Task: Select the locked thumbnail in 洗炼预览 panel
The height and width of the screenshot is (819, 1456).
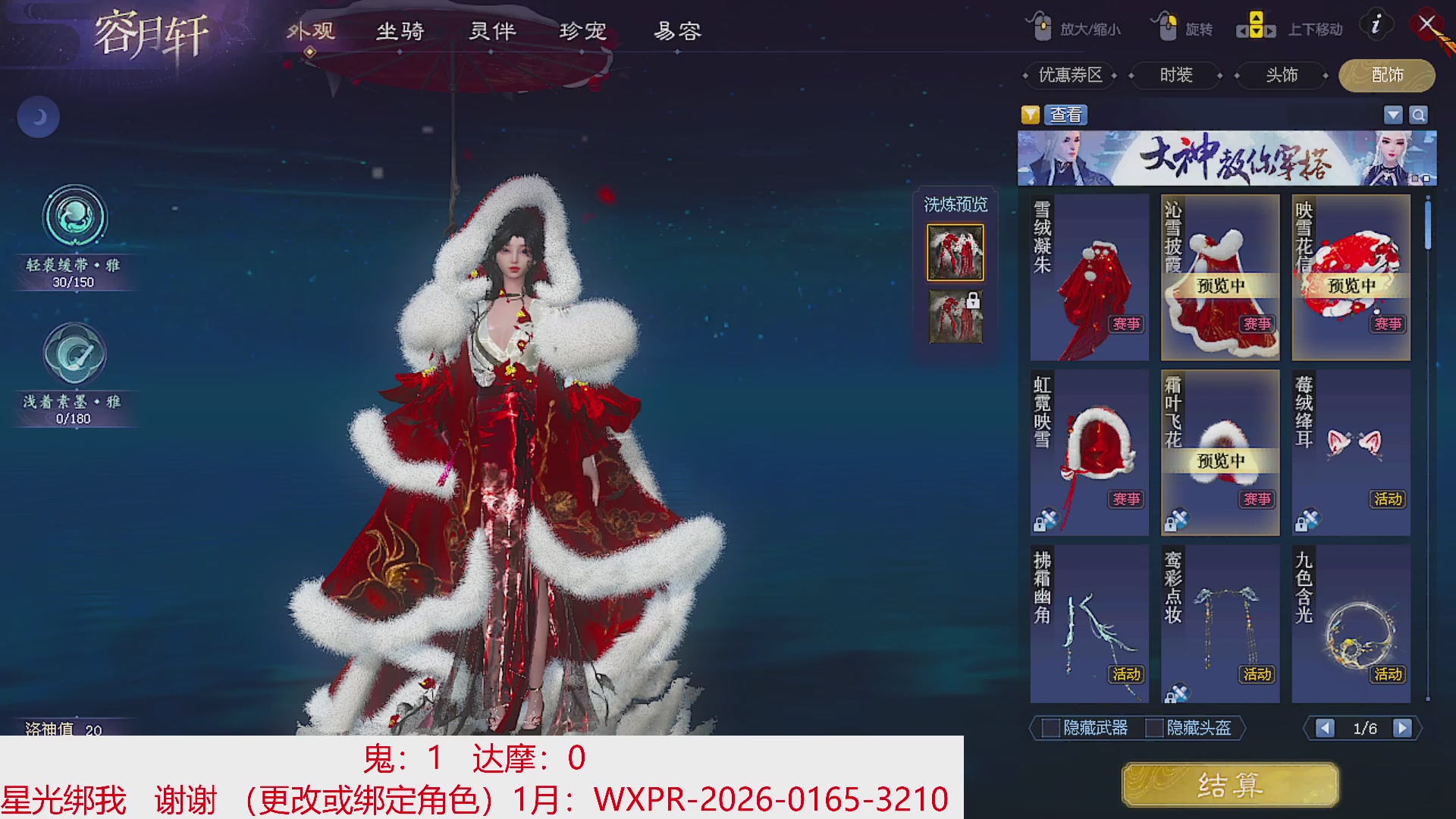Action: click(955, 317)
